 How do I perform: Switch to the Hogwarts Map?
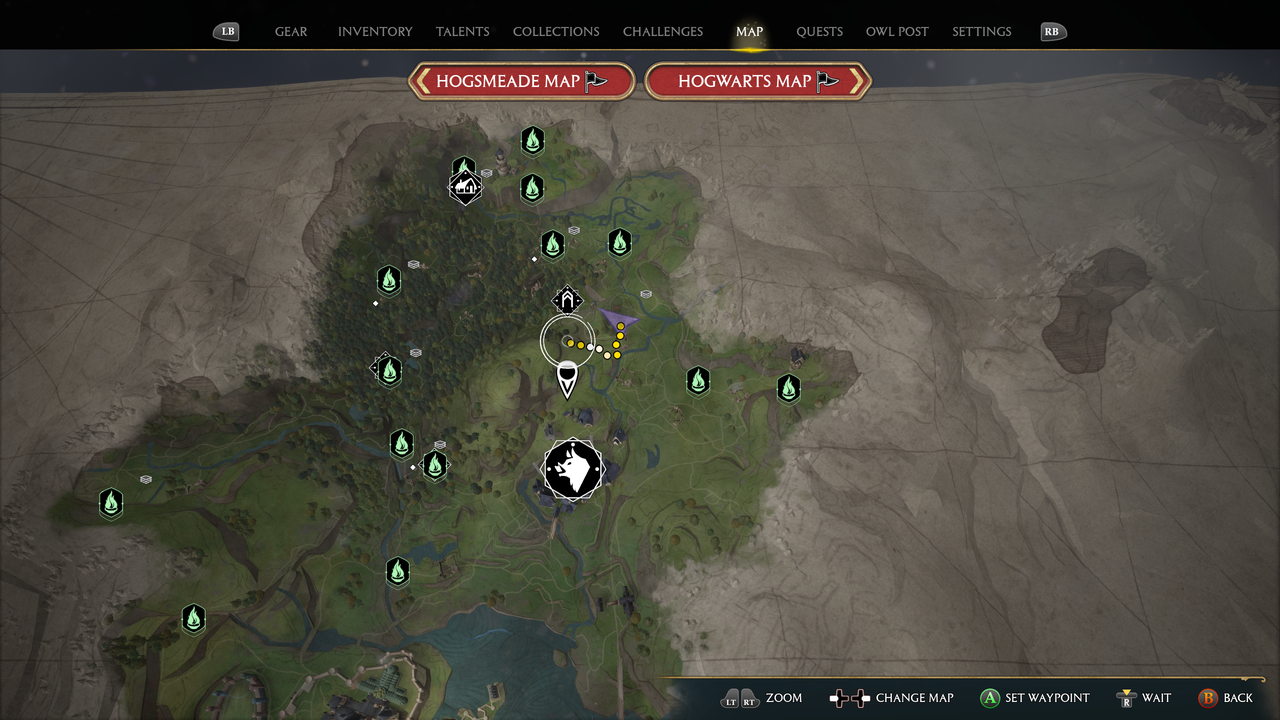(x=757, y=81)
